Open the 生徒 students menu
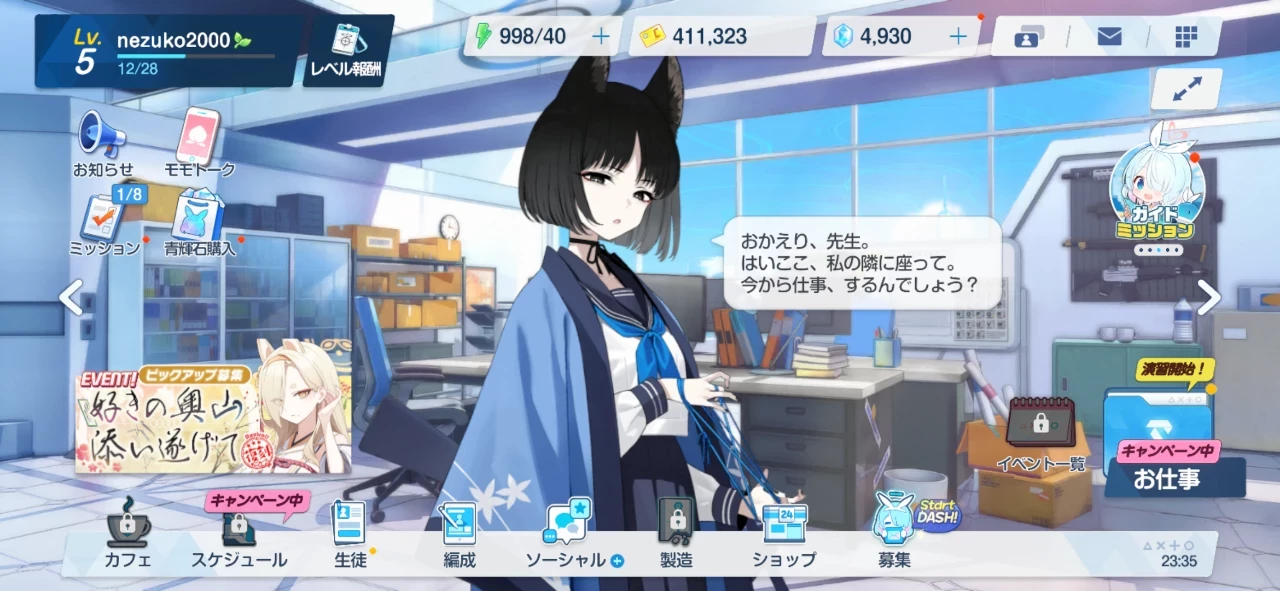The height and width of the screenshot is (591, 1280). point(350,536)
